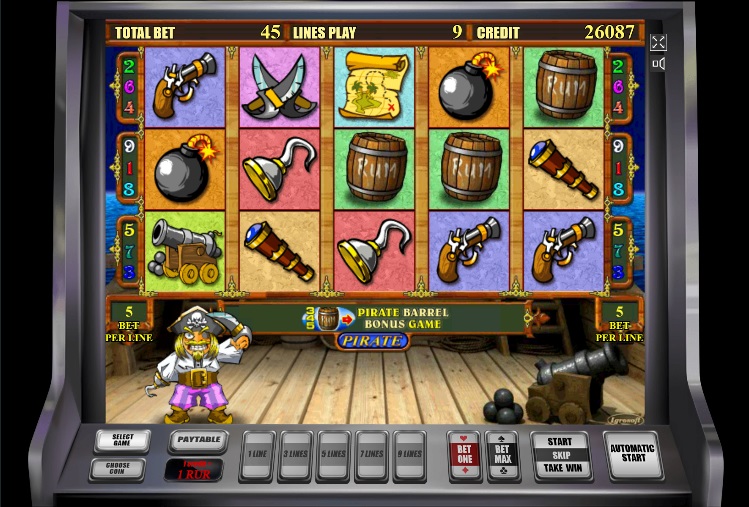Set play to 5 Lines

pos(333,453)
